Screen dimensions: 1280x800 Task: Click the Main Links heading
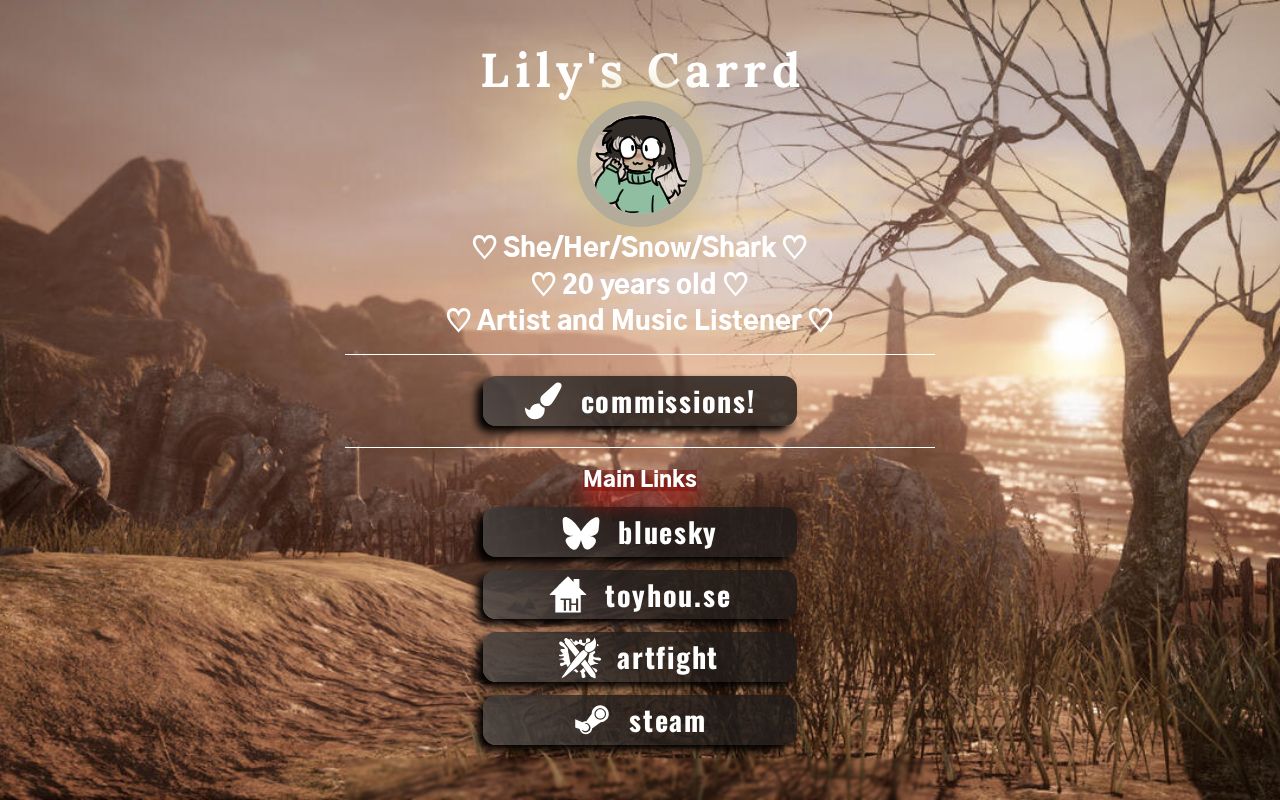640,479
